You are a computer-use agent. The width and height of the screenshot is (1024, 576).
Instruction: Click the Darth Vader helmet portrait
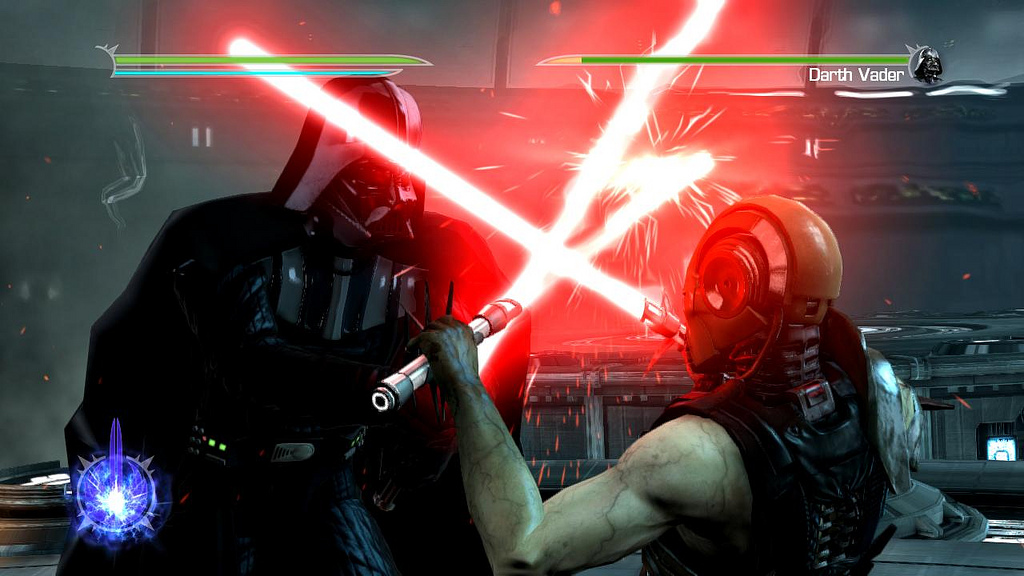[926, 64]
